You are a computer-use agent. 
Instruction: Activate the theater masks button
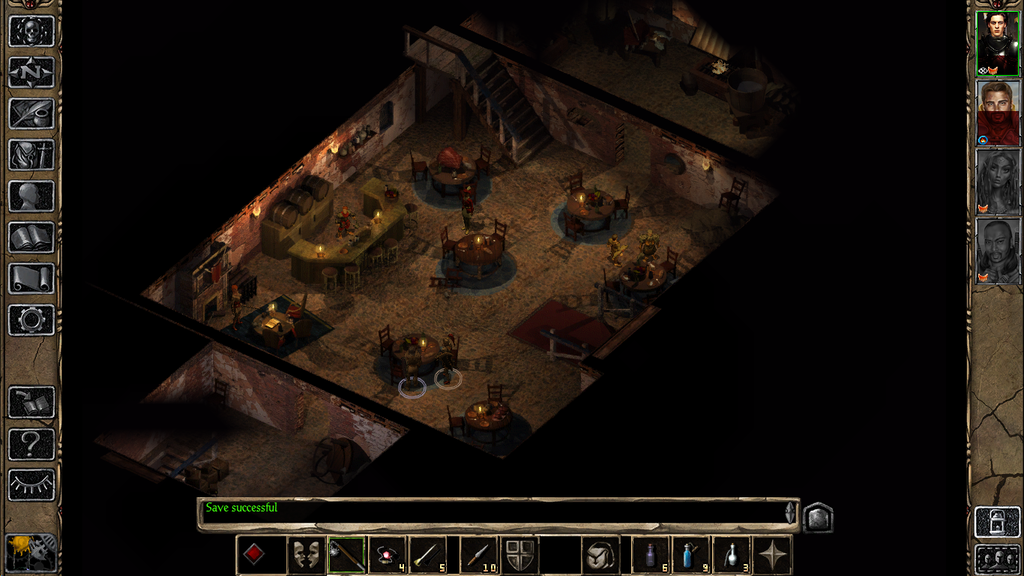coord(305,555)
